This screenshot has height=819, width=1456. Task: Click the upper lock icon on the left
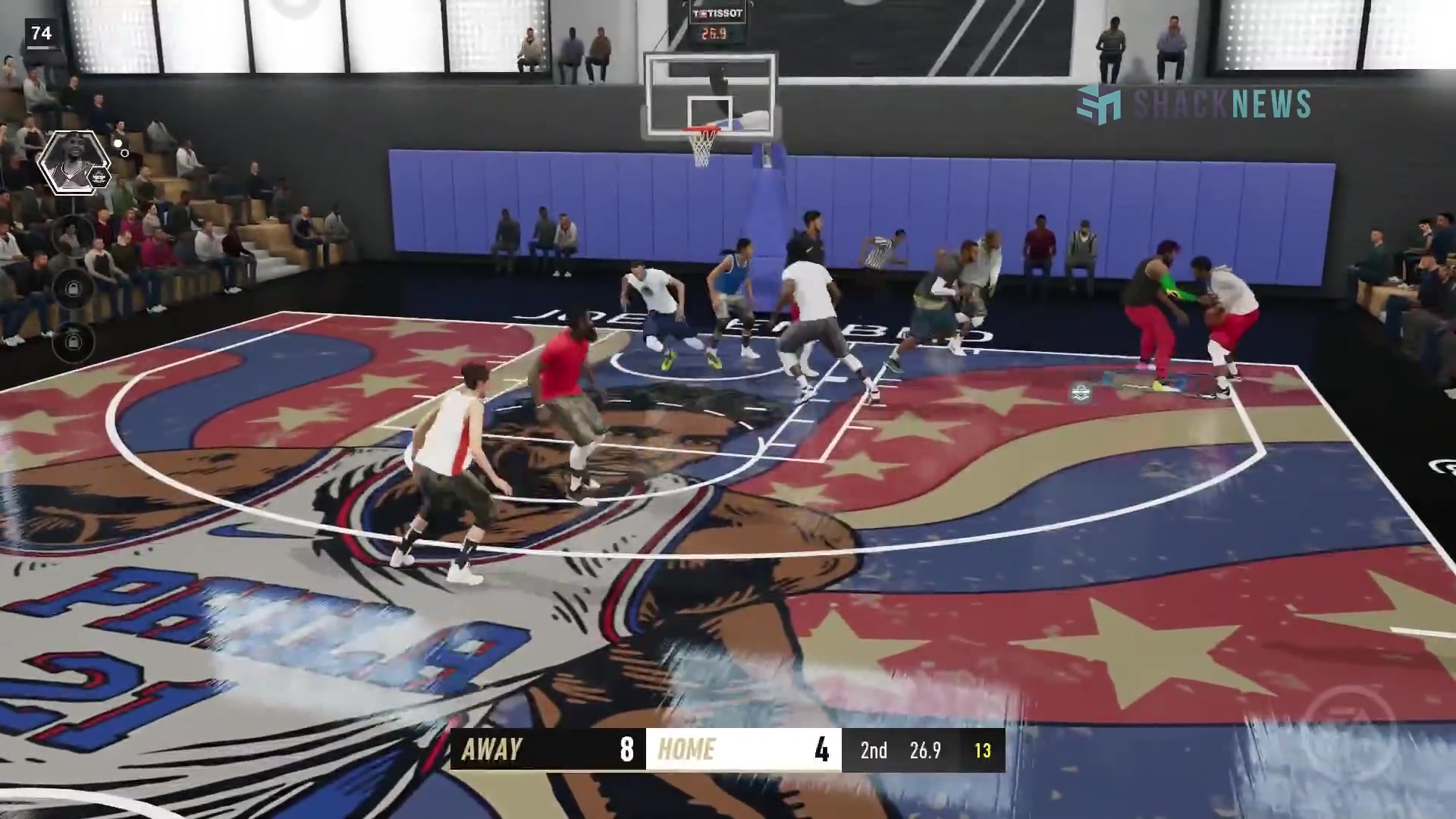[73, 287]
